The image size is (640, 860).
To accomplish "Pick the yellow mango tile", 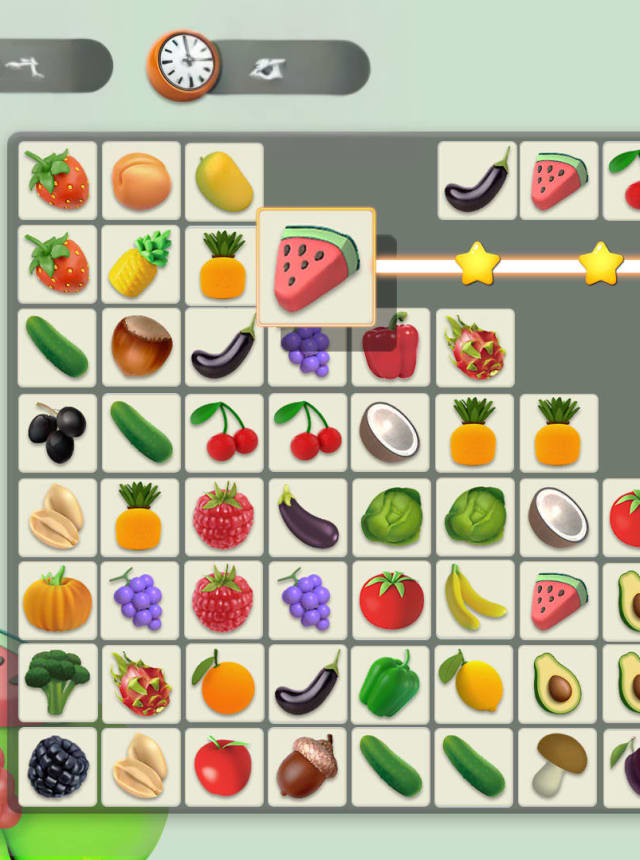I will point(224,181).
